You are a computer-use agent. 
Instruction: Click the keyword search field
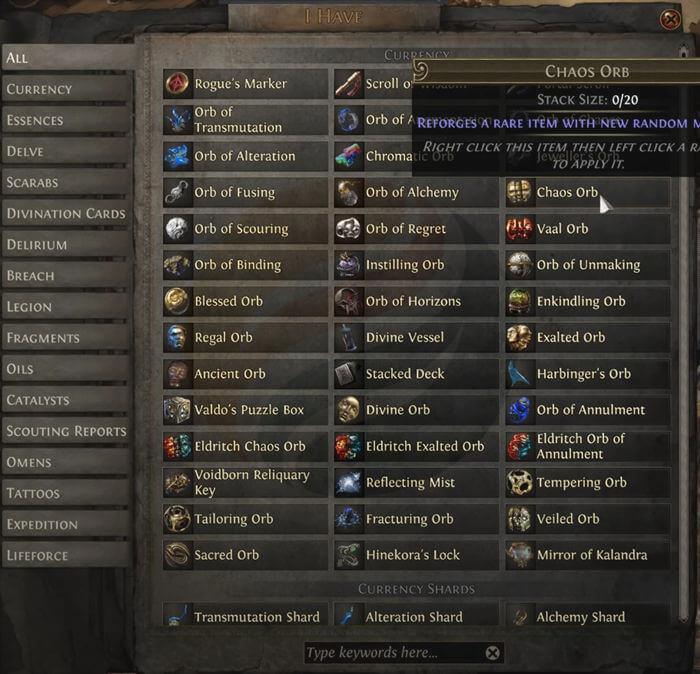[390, 653]
